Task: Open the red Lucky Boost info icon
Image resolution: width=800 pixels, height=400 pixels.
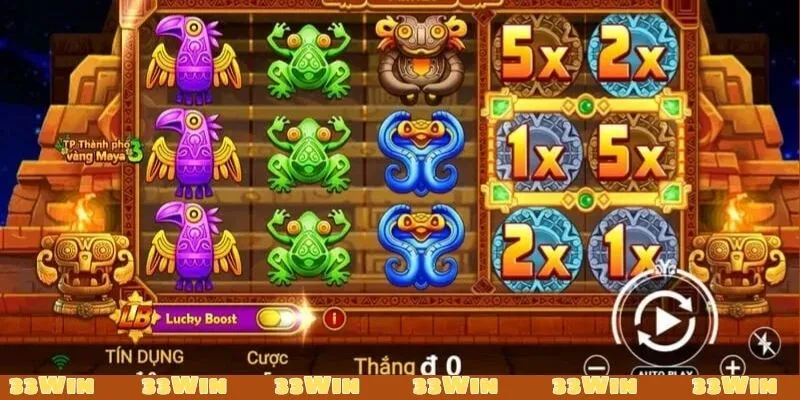Action: [333, 319]
